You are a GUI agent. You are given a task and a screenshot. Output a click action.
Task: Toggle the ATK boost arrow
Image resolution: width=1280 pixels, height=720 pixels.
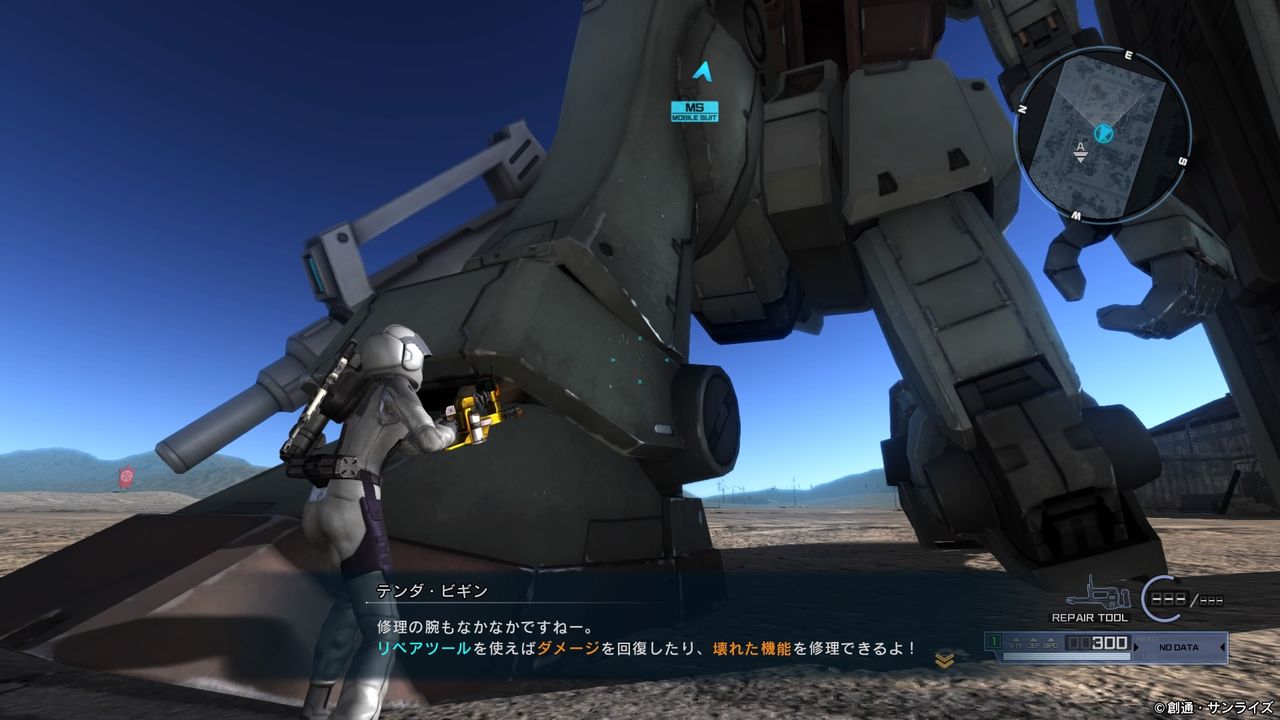1016,641
